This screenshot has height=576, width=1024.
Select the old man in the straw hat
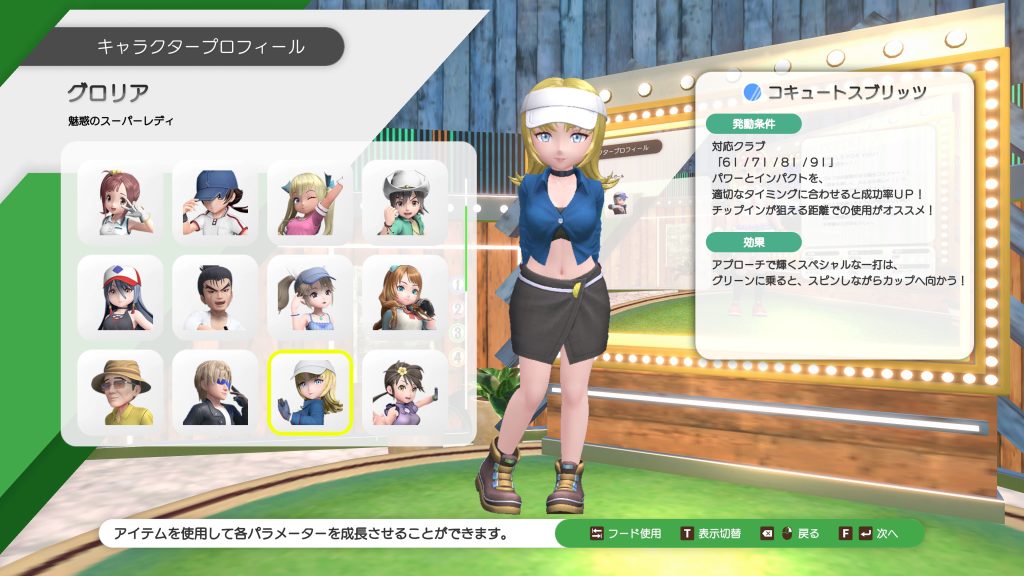tap(120, 392)
